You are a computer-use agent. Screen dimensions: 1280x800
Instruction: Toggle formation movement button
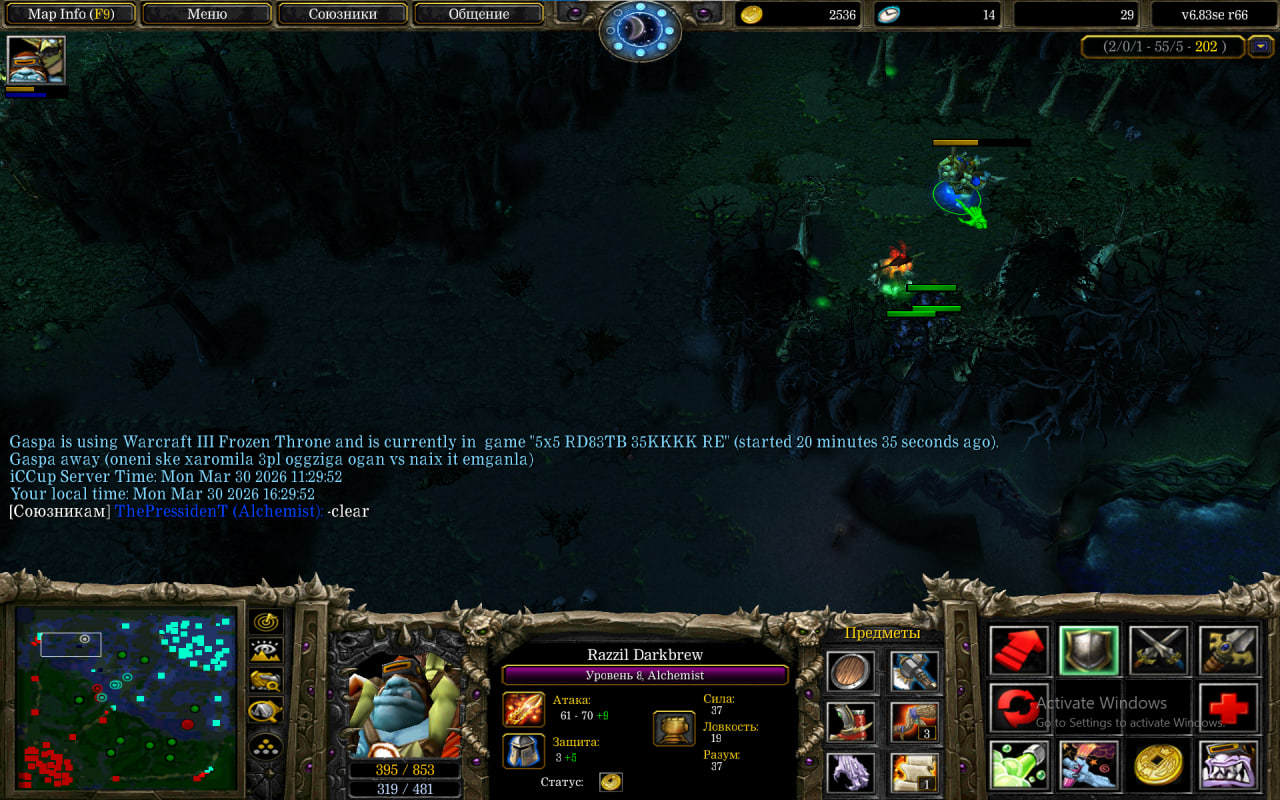click(266, 746)
